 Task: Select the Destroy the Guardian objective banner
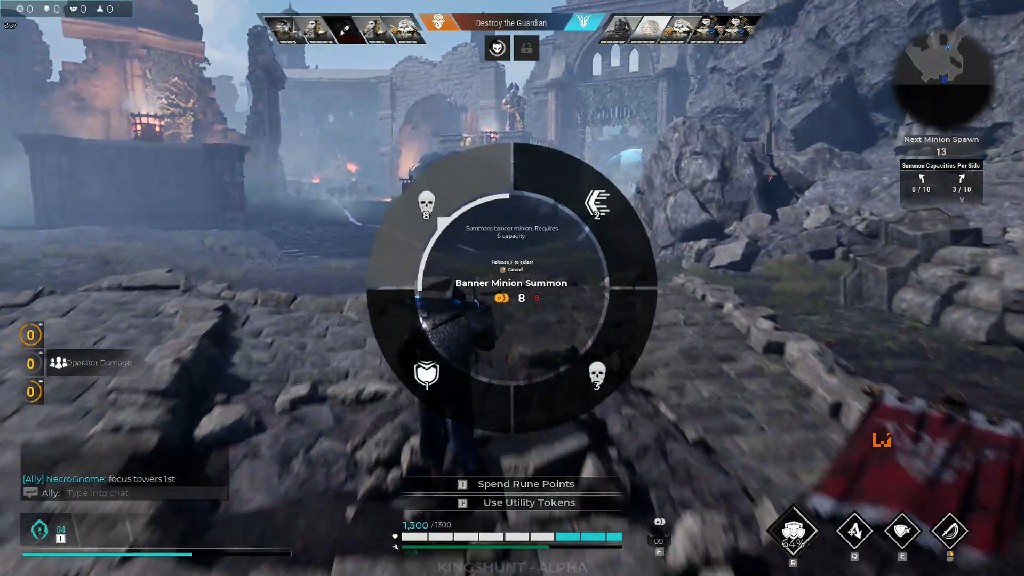click(x=512, y=22)
